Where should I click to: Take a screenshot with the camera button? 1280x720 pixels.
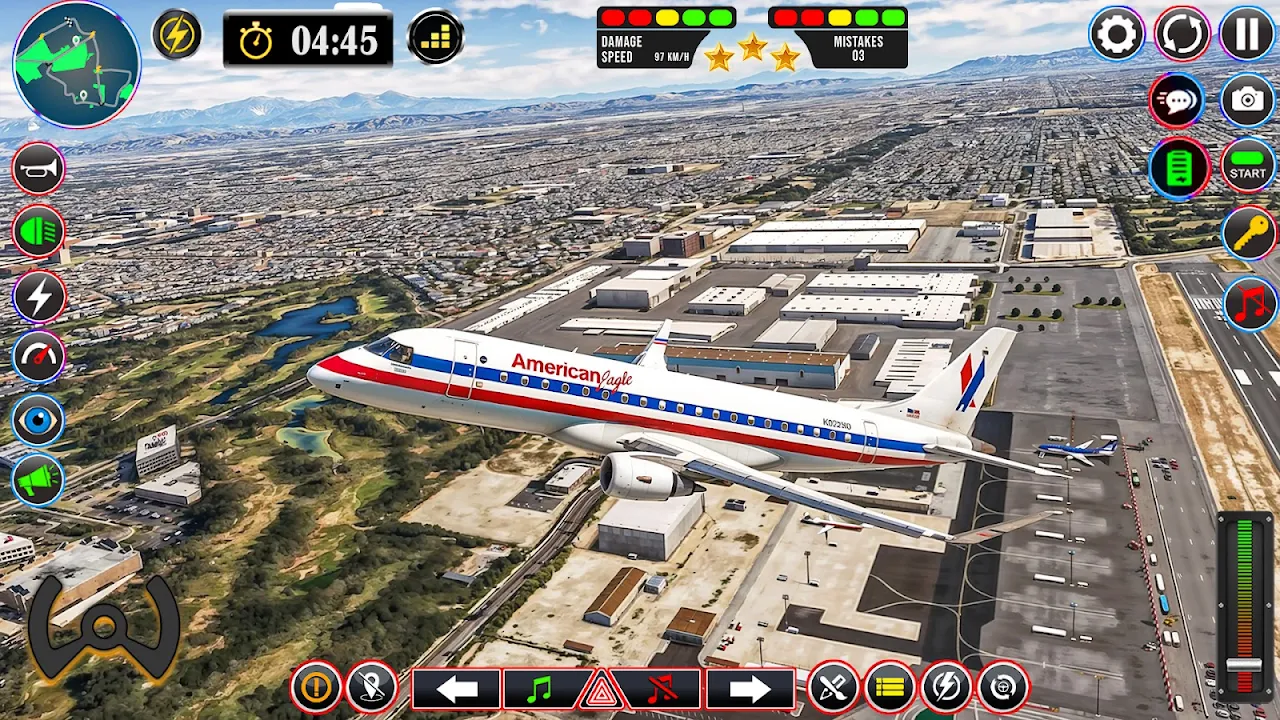pyautogui.click(x=1247, y=100)
